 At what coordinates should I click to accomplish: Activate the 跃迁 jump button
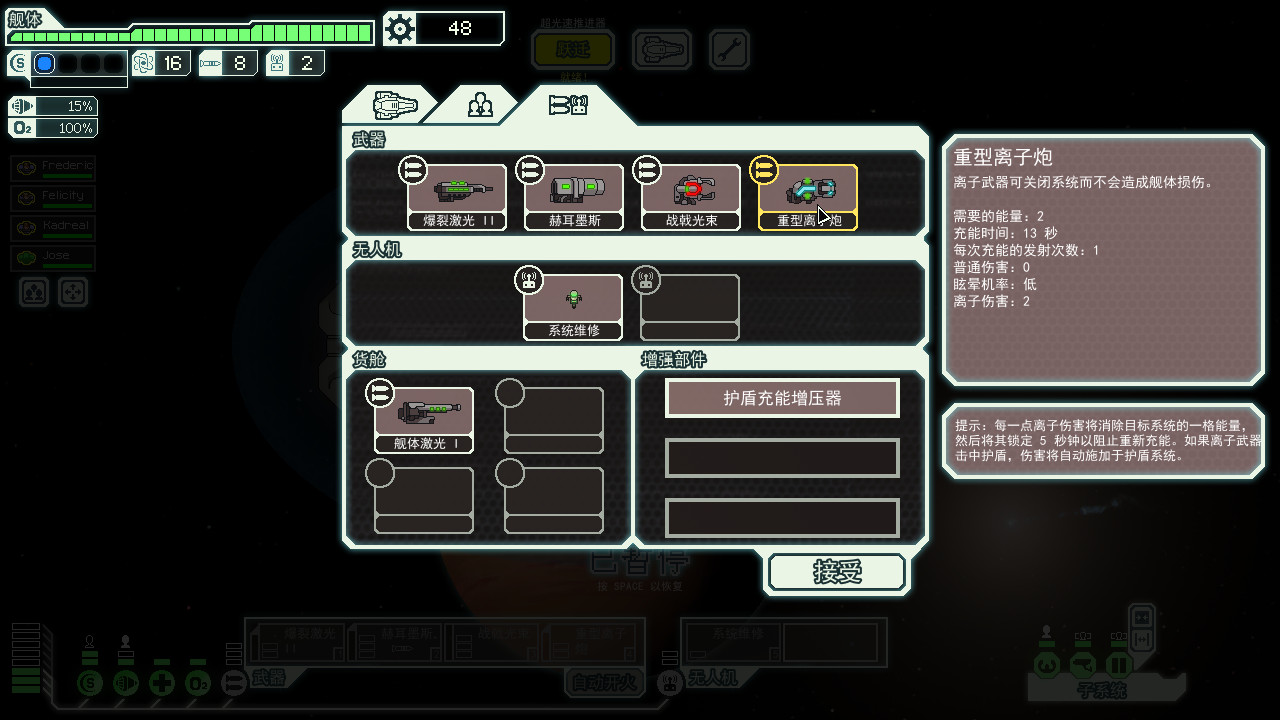573,49
